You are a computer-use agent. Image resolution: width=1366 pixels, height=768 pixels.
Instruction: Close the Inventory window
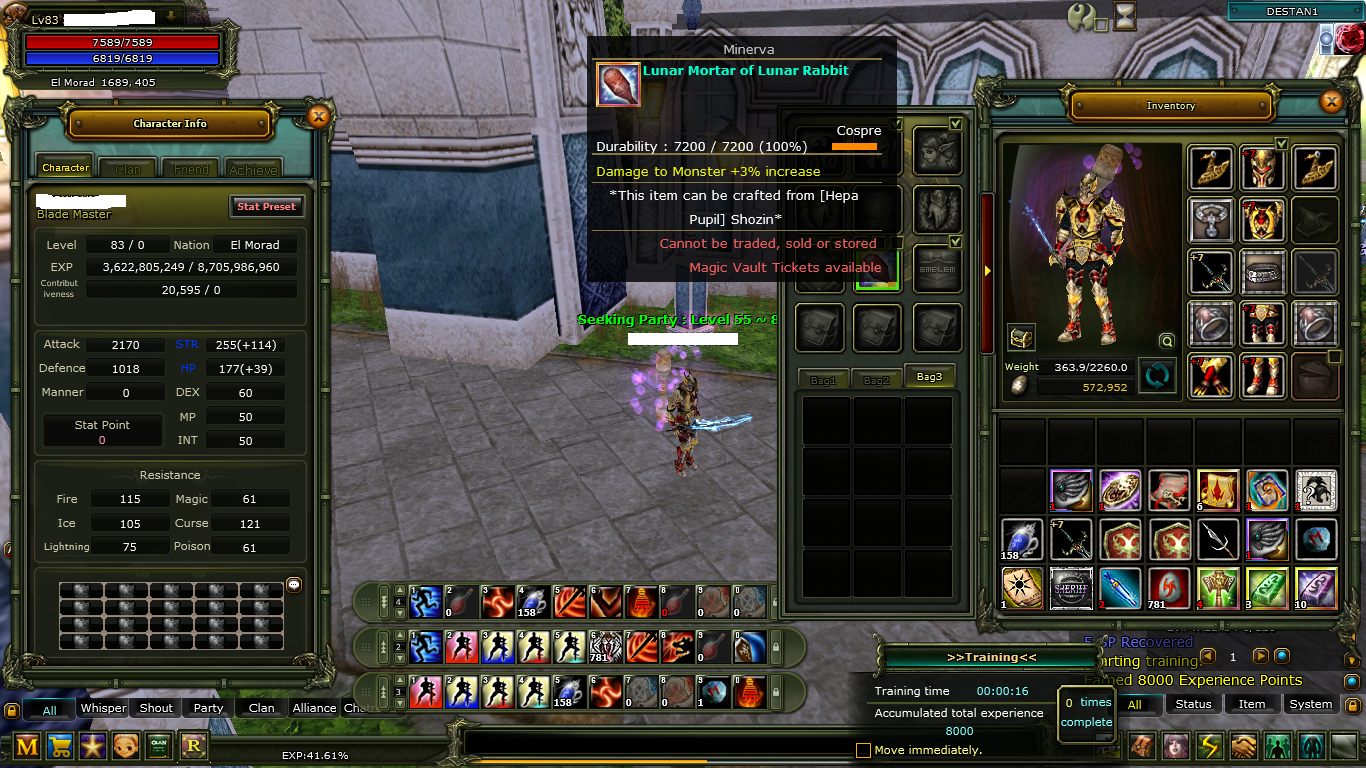(x=1330, y=102)
